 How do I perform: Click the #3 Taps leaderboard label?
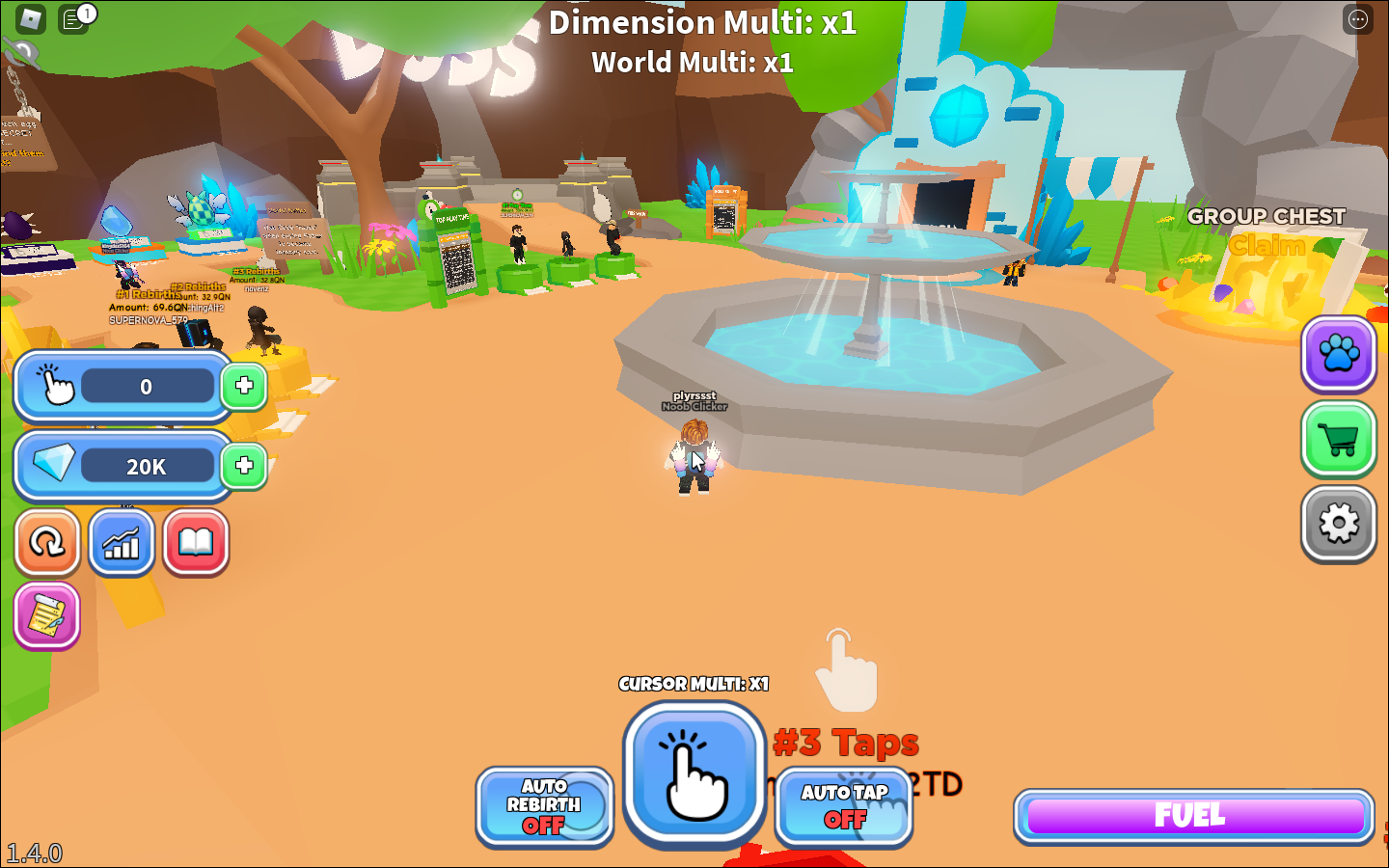846,743
